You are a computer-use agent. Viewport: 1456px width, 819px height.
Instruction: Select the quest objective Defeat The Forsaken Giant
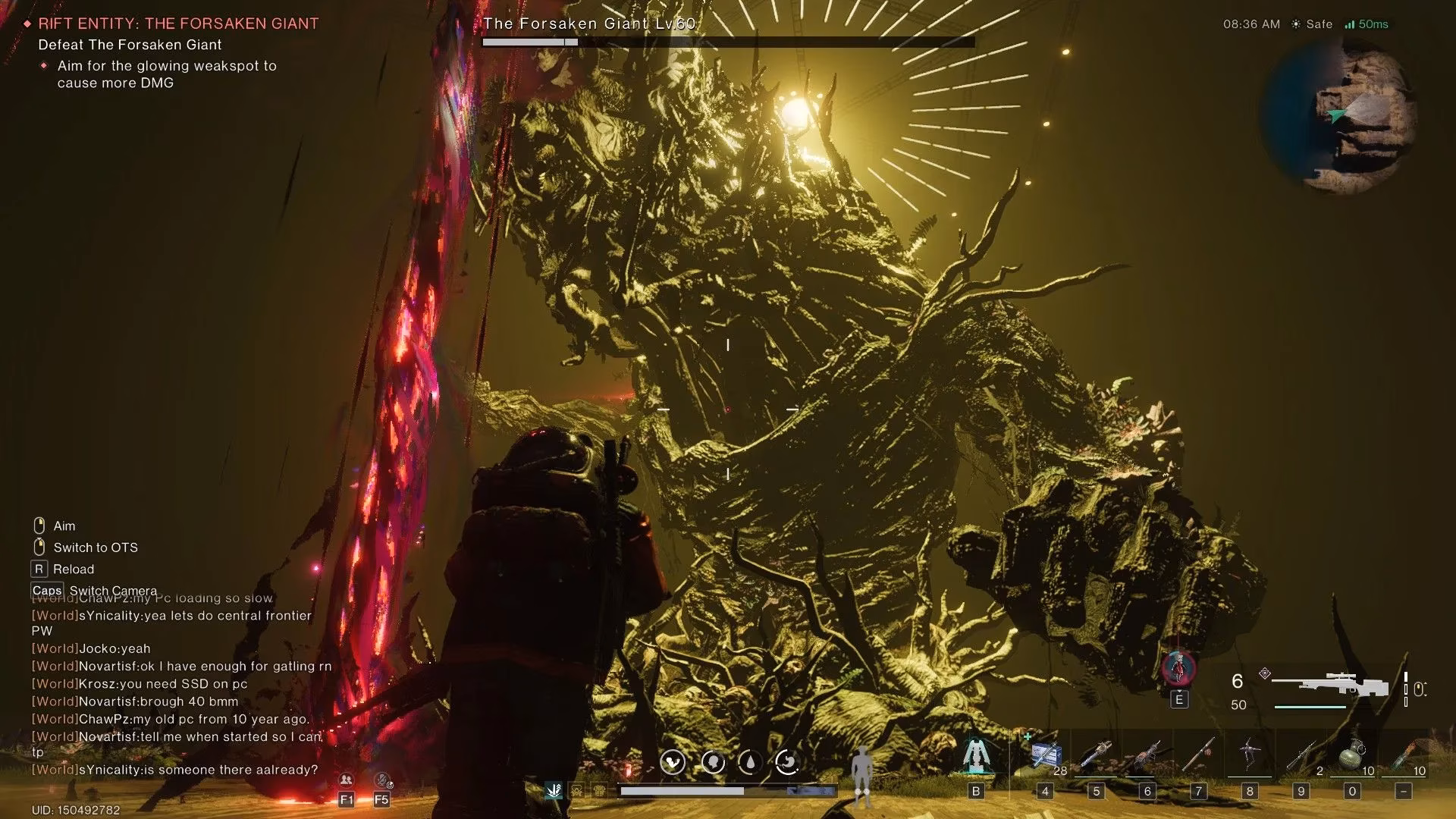pos(129,45)
